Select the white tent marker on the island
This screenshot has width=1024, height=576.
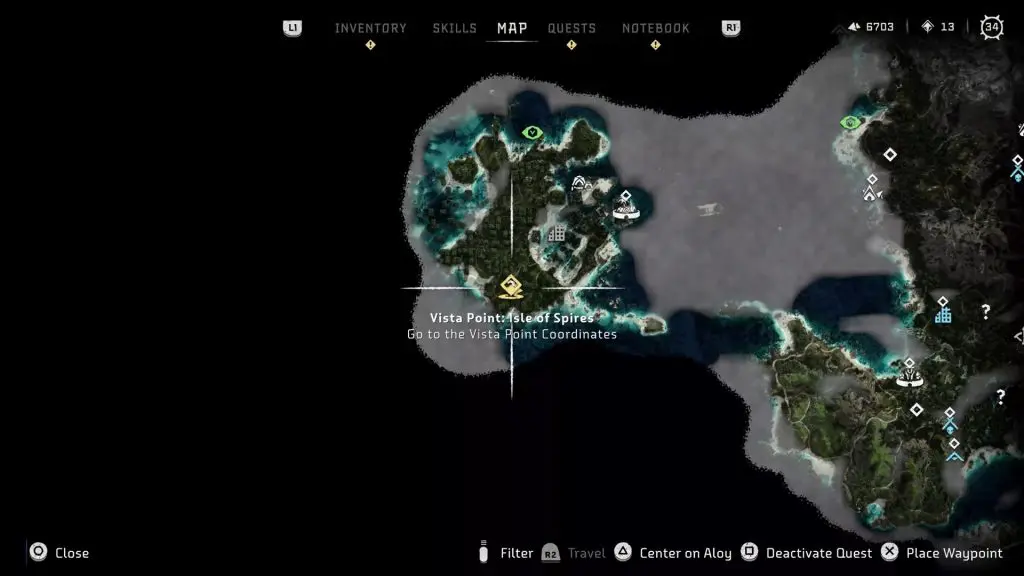click(579, 183)
